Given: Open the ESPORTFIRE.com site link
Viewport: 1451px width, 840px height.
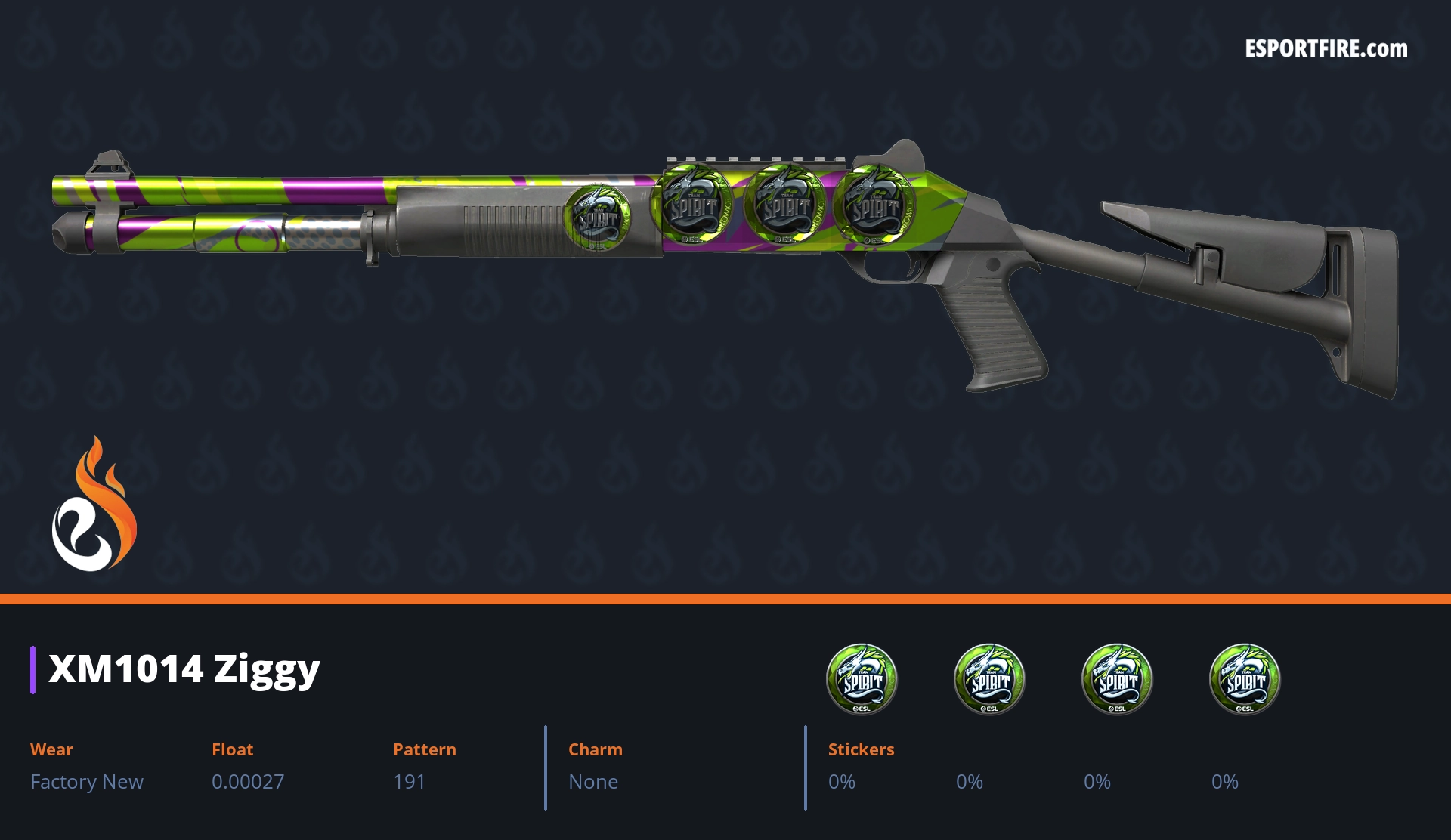Looking at the screenshot, I should pos(1326,49).
